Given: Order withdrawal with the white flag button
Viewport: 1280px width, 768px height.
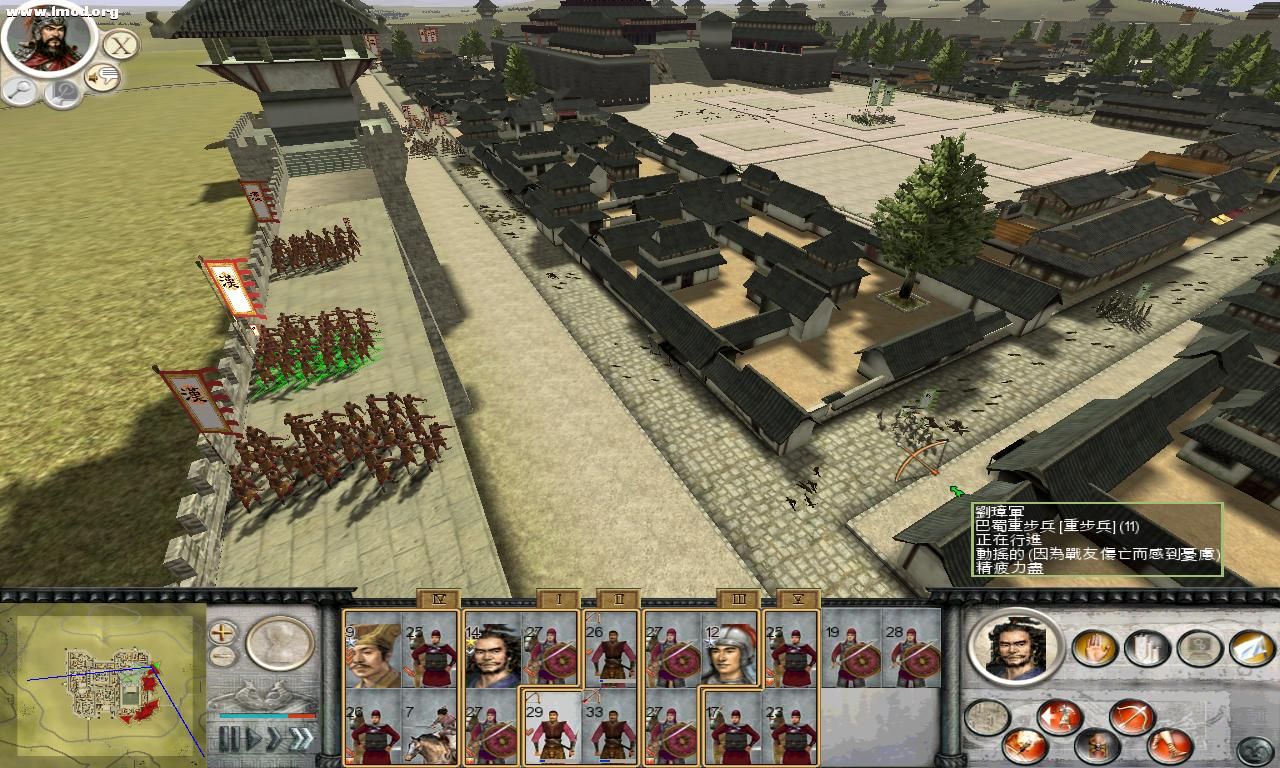Looking at the screenshot, I should point(1252,648).
